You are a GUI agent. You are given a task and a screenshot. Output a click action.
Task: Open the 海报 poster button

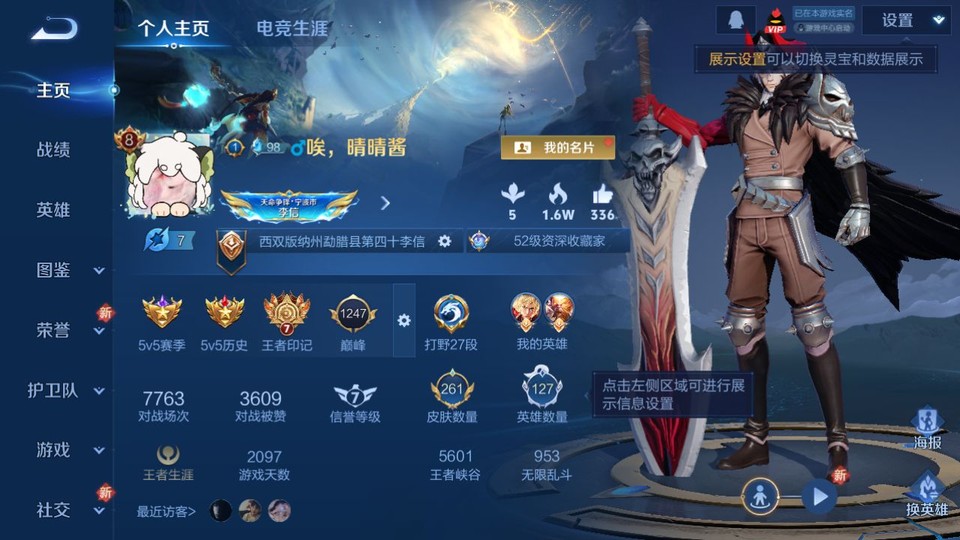click(x=927, y=428)
